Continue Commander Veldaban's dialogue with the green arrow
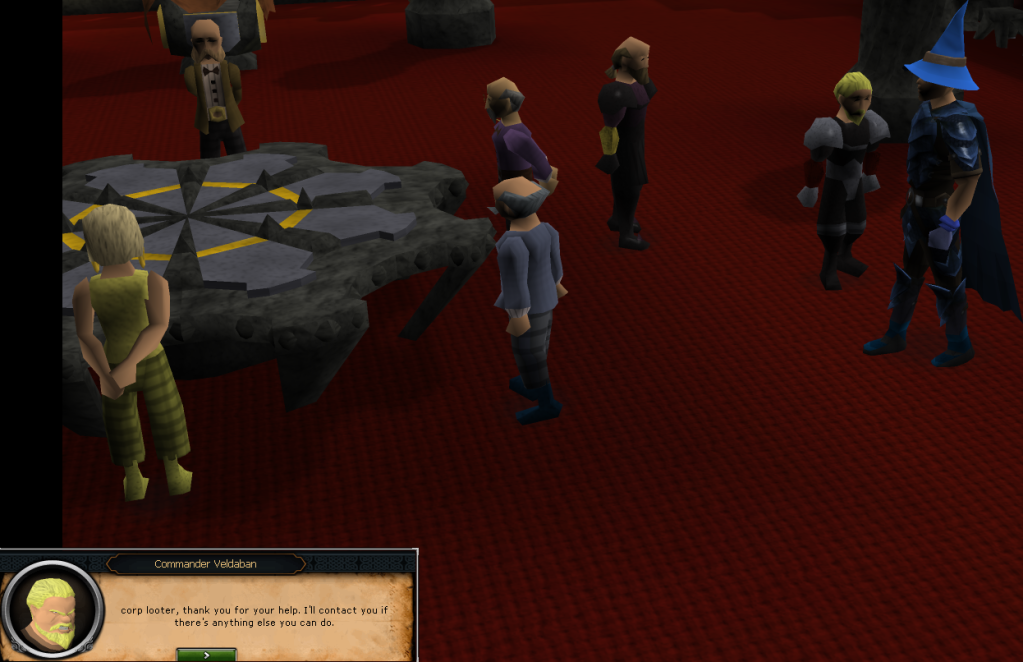The image size is (1023, 662). 206,655
